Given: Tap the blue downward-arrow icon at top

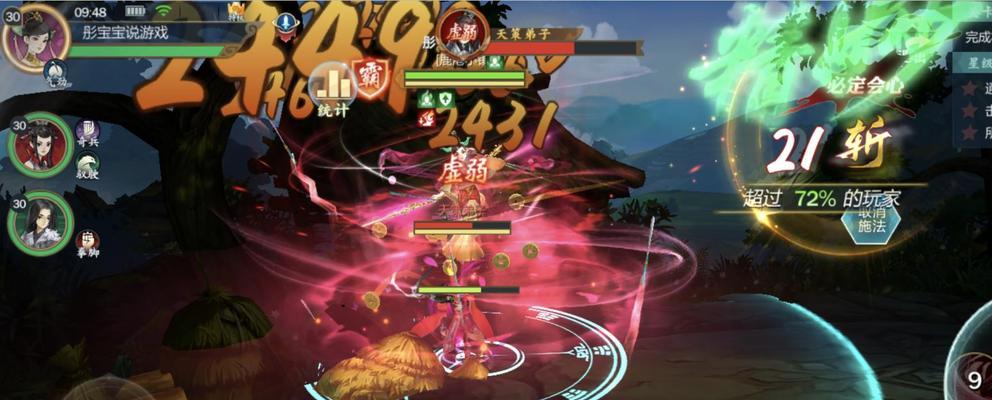Looking at the screenshot, I should click(287, 22).
